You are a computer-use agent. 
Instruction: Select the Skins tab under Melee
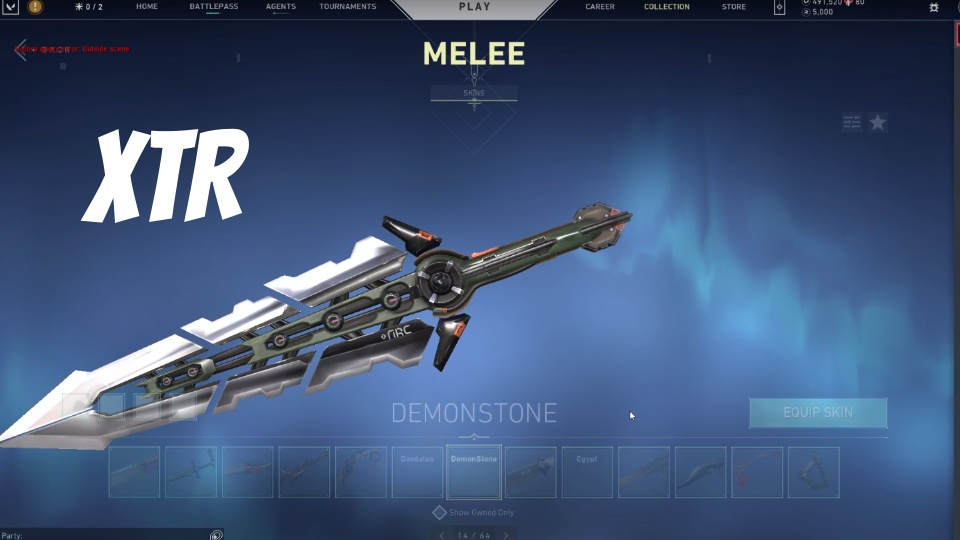(474, 93)
